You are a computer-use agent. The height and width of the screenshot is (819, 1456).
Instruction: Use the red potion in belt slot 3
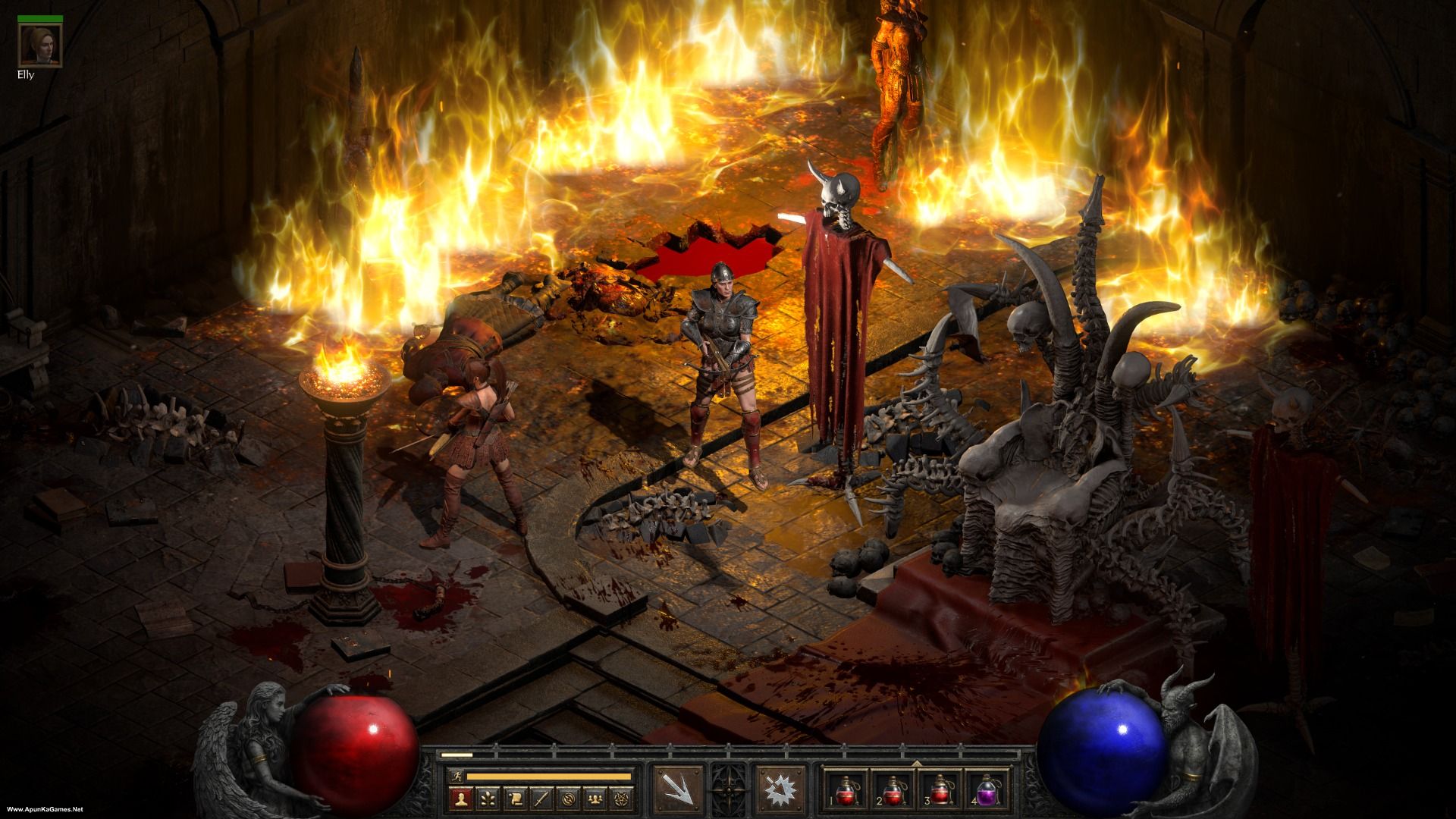coord(941,790)
